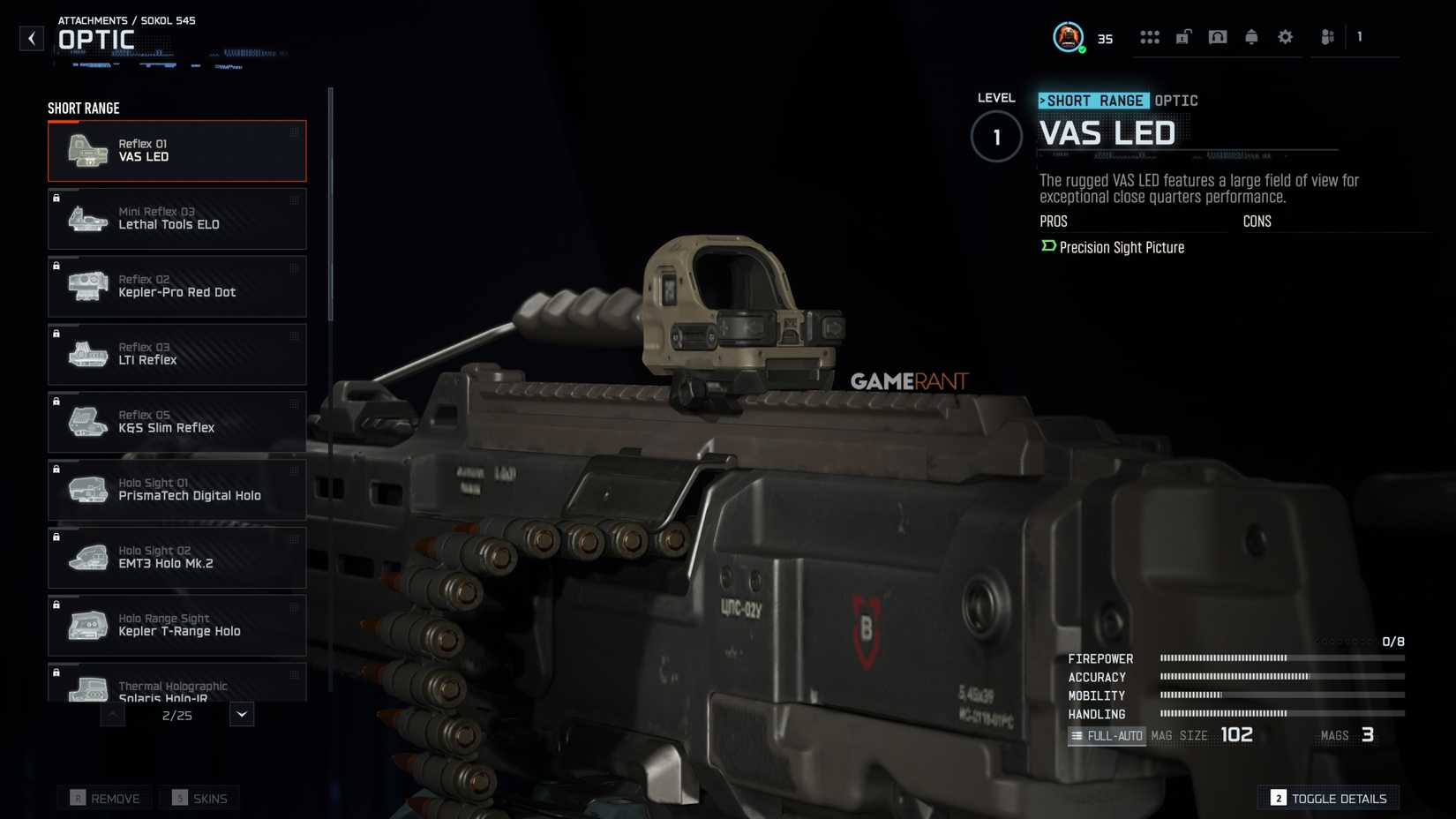Screen dimensions: 1456x819
Task: Click the unlock padlock icon in top bar
Action: [1183, 37]
